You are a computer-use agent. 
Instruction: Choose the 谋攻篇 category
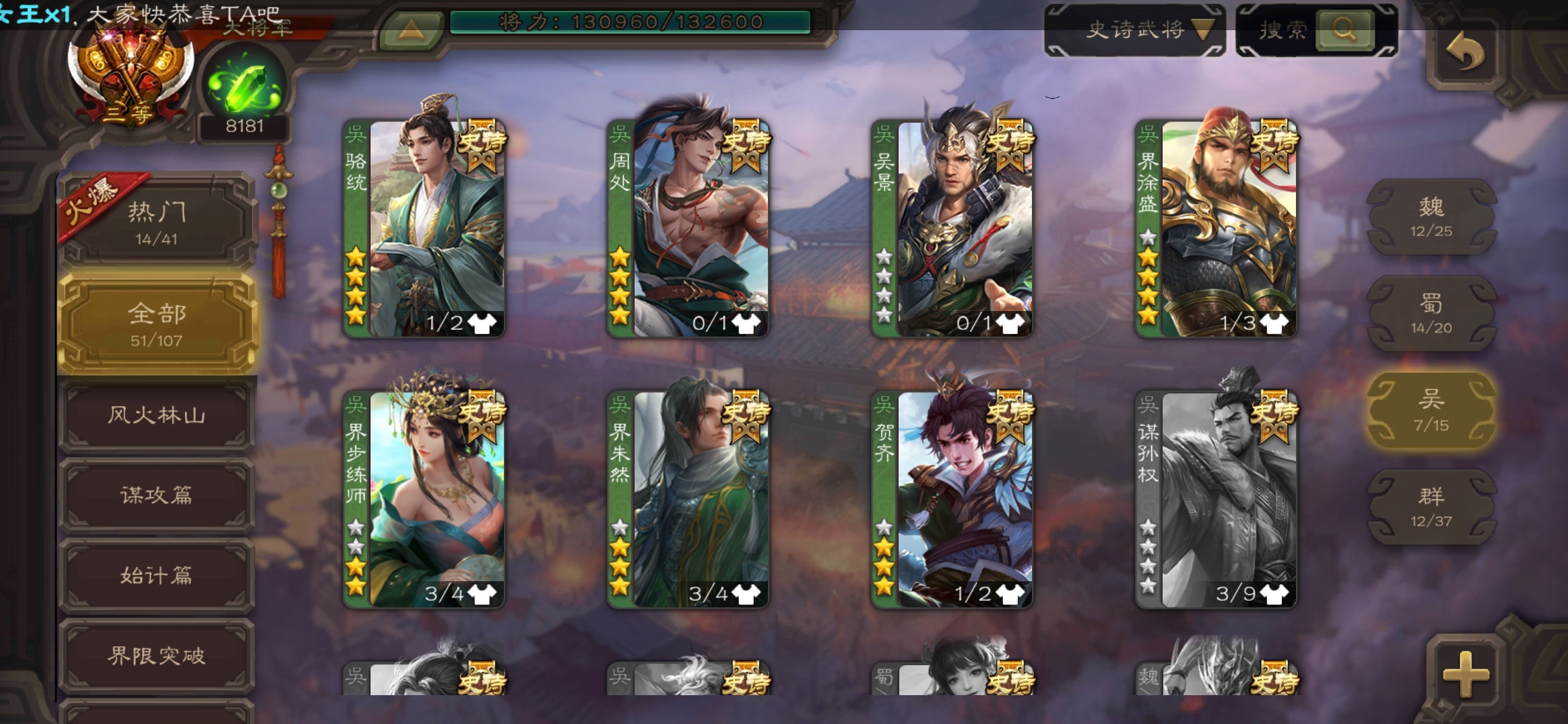click(157, 495)
